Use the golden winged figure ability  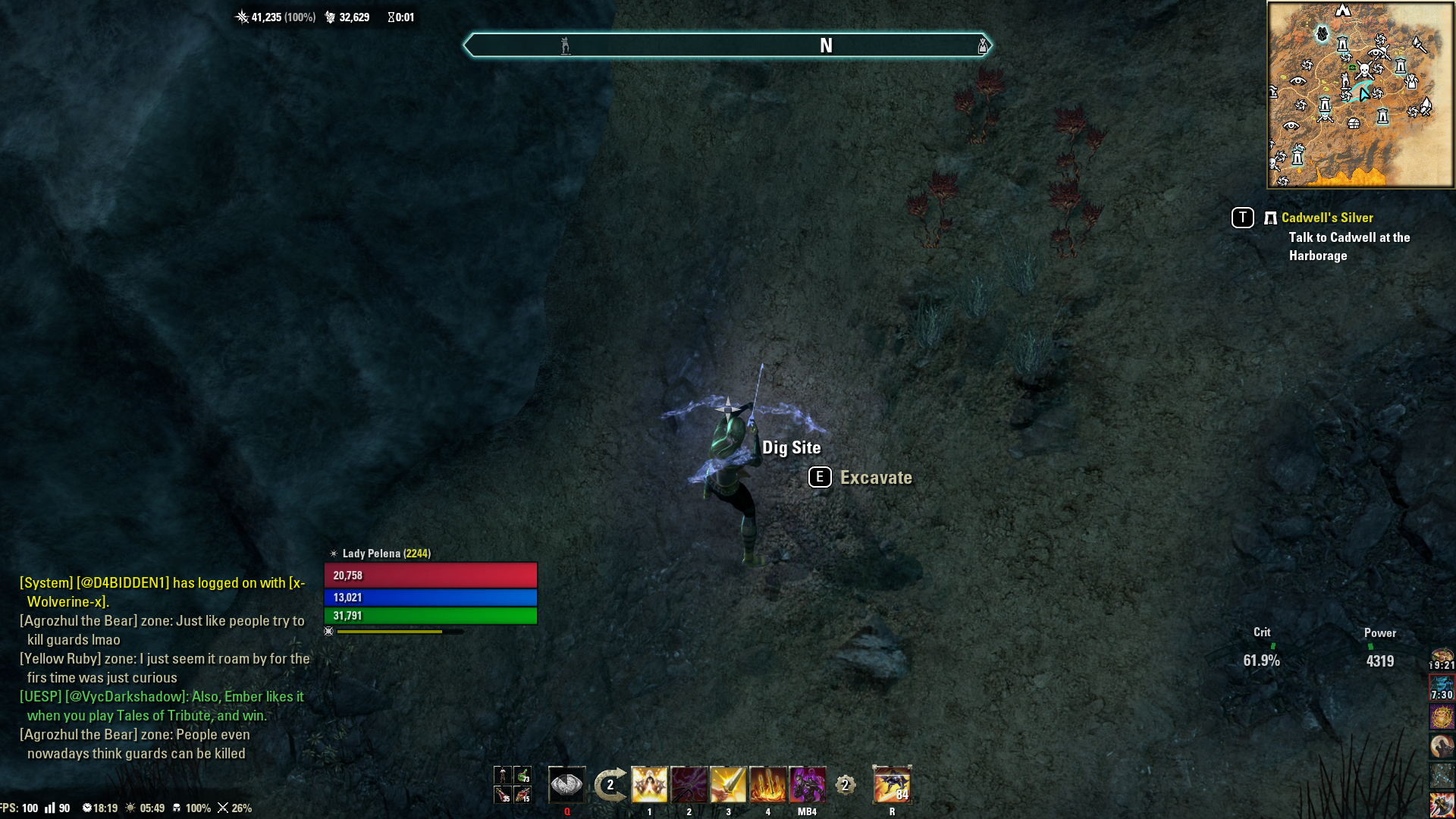point(649,785)
